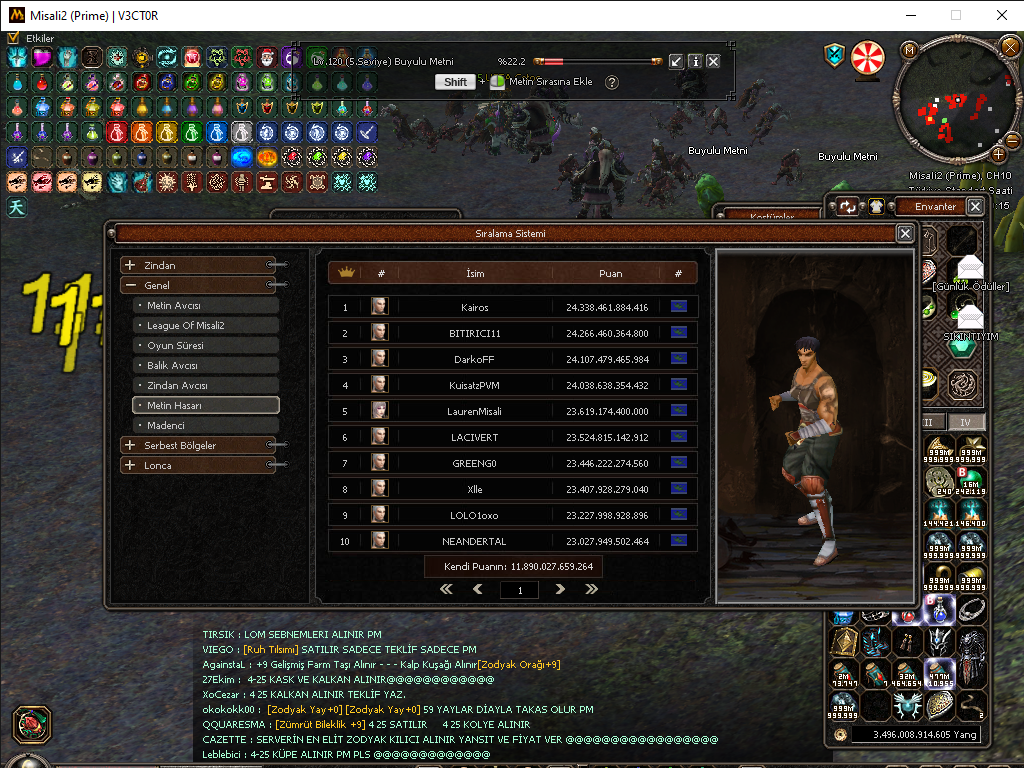
Task: Select Kairos ranking row
Action: pos(512,307)
